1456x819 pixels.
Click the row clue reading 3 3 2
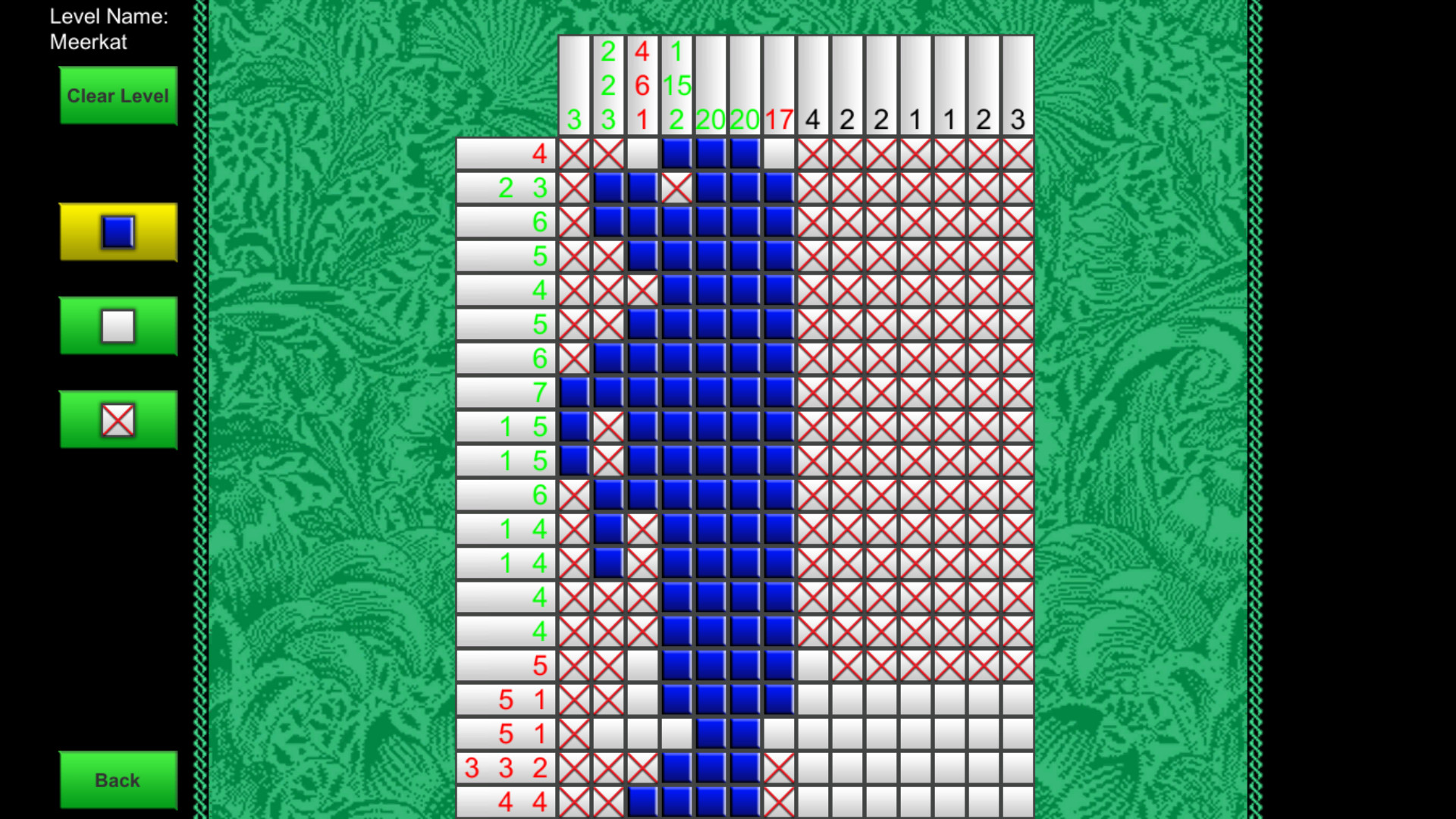click(507, 767)
